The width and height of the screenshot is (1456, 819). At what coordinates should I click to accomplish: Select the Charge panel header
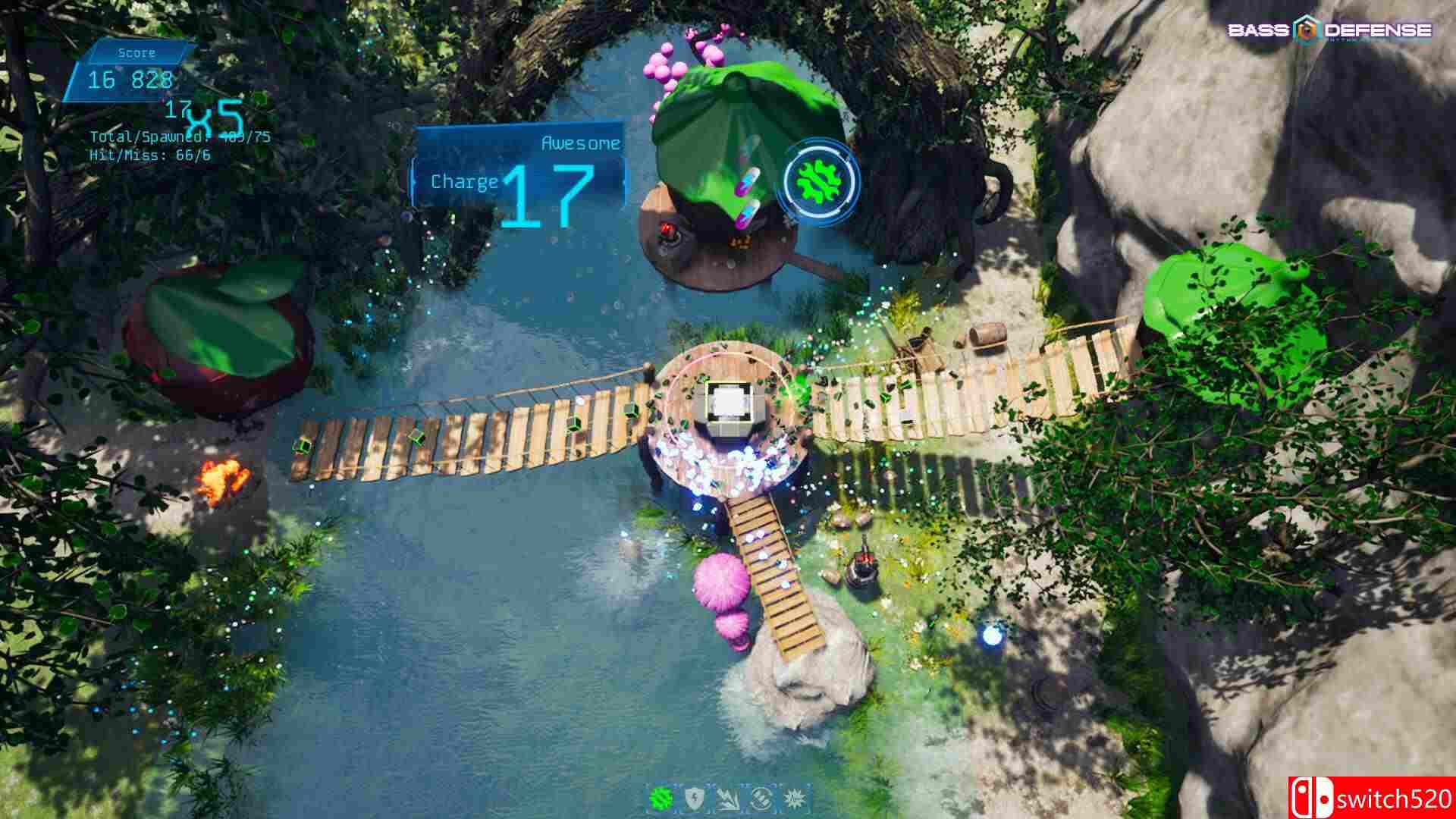click(463, 181)
